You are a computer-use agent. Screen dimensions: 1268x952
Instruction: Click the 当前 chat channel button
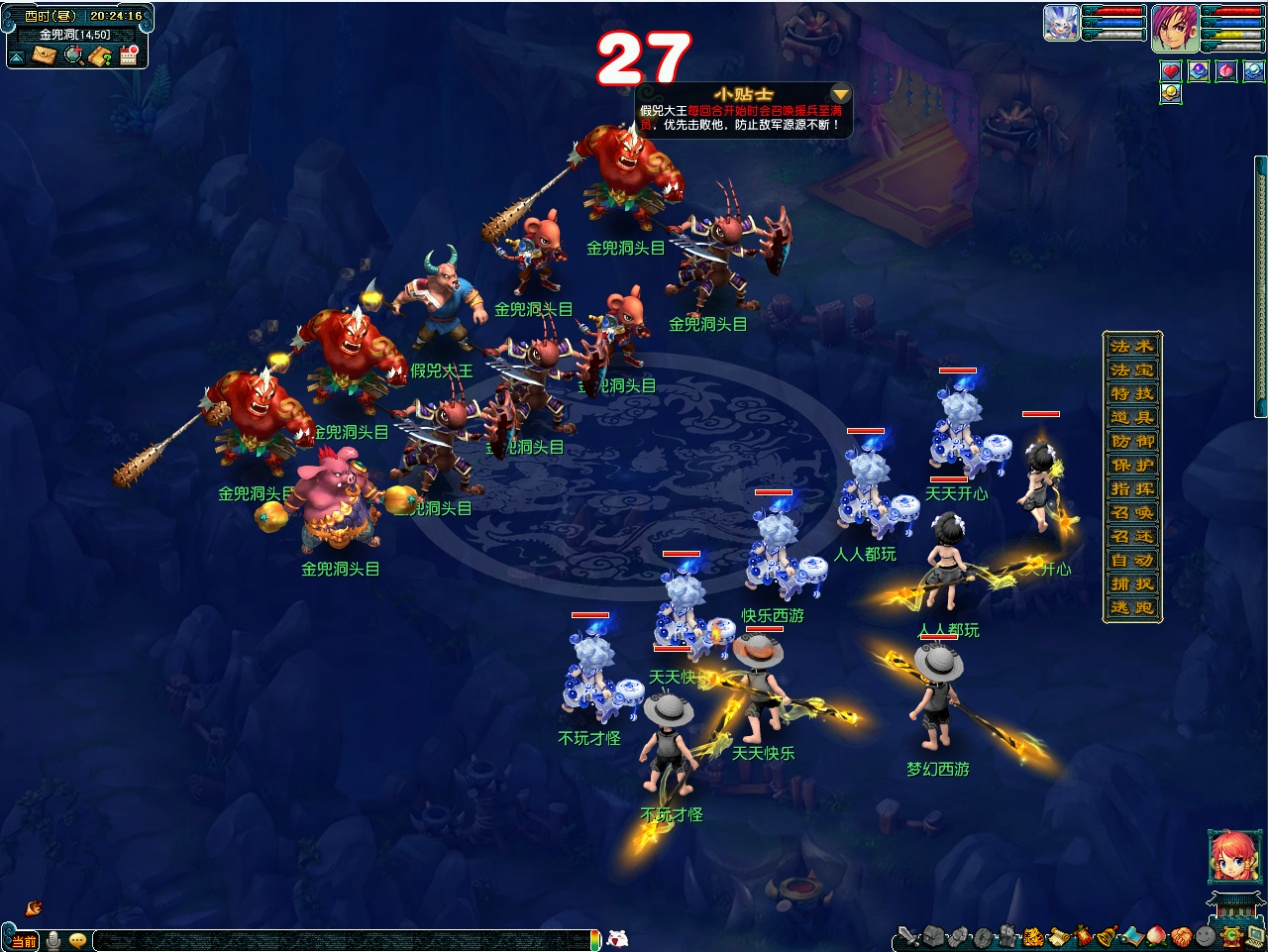[x=24, y=941]
